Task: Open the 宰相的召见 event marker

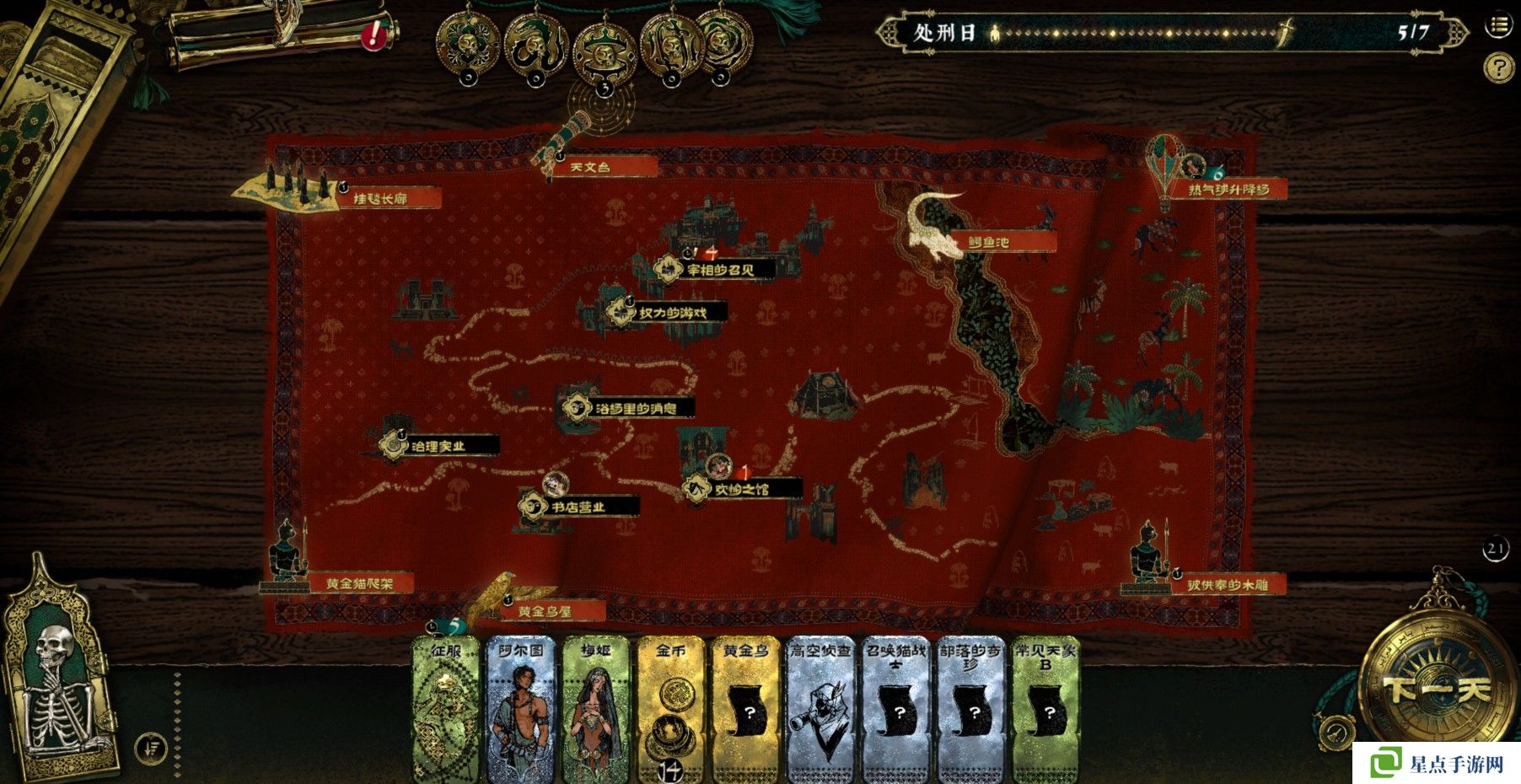Action: pyautogui.click(x=718, y=271)
